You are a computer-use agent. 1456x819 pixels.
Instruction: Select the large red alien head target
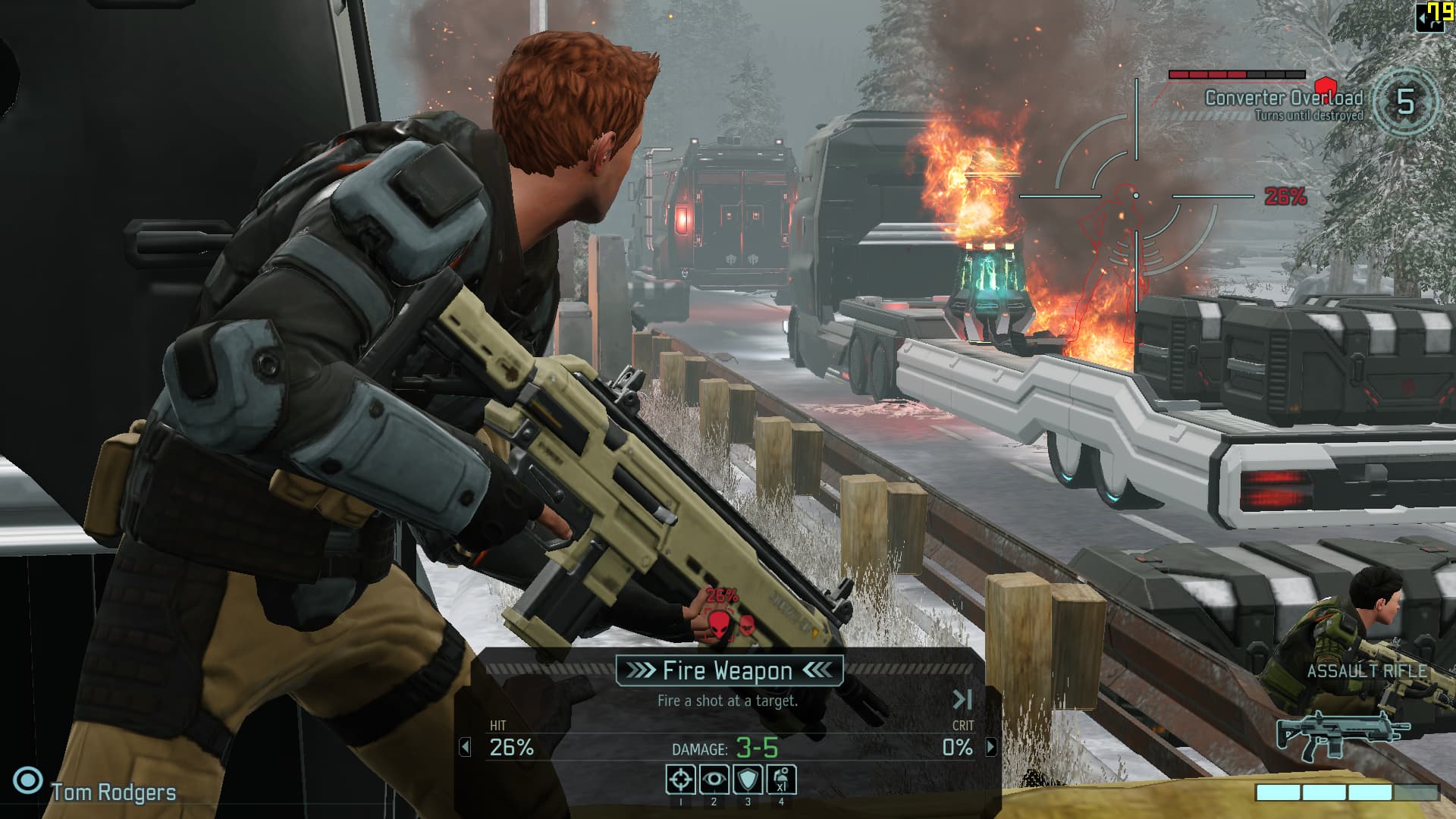718,625
